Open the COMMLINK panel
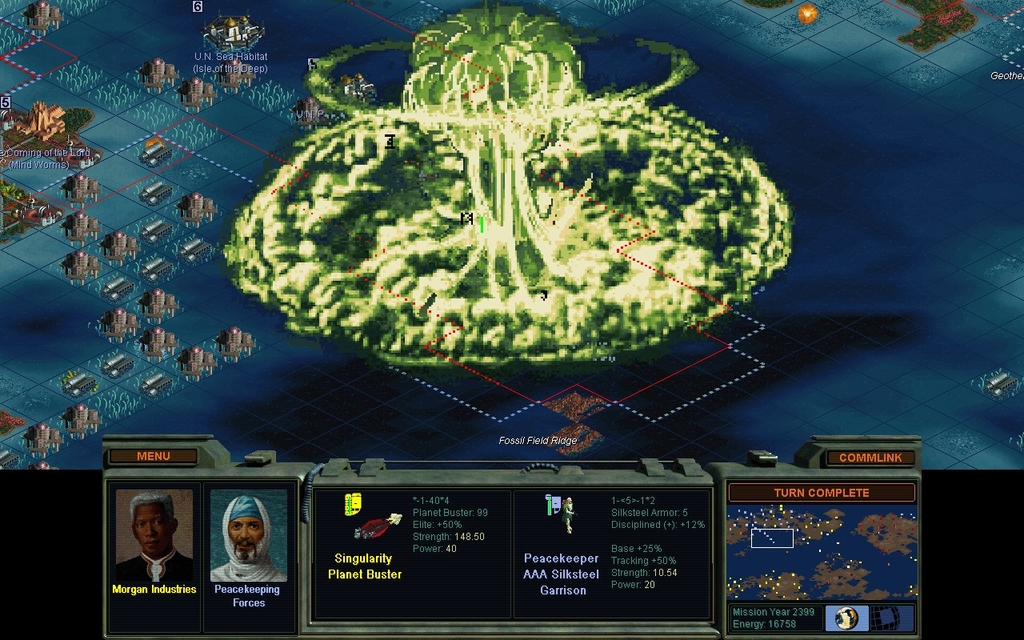This screenshot has height=640, width=1024. point(870,458)
